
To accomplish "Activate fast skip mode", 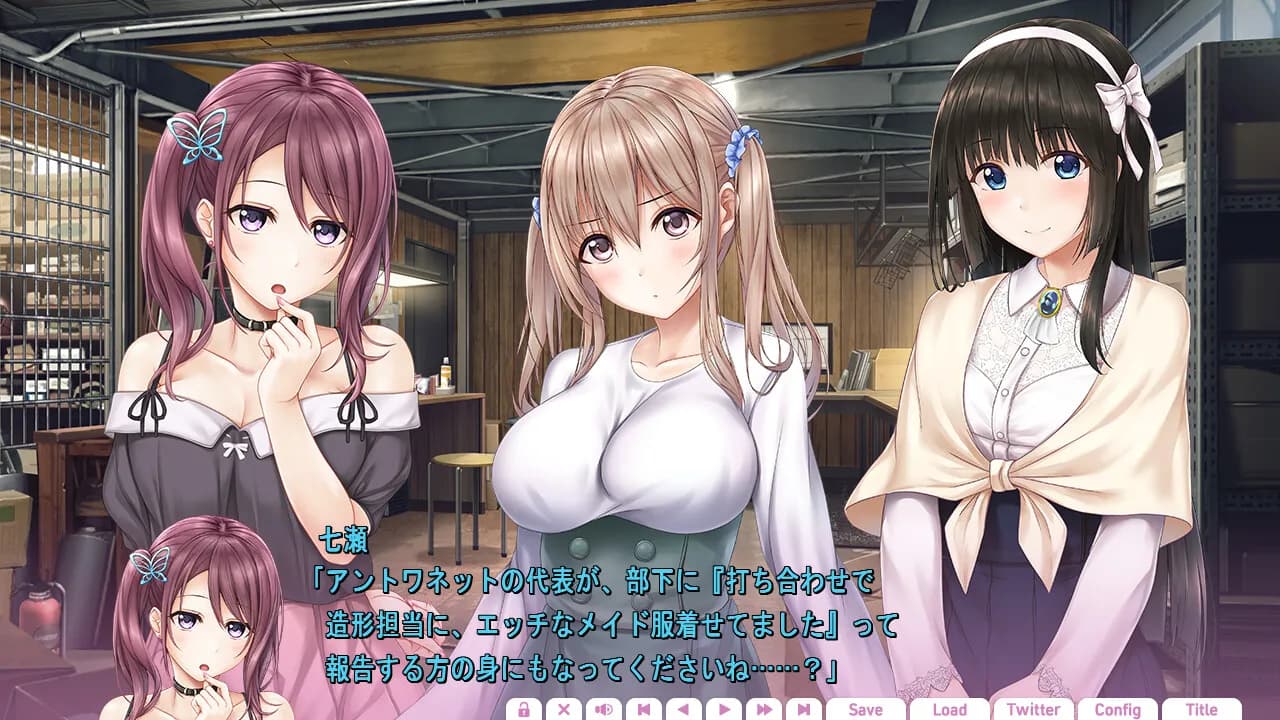I will click(765, 708).
